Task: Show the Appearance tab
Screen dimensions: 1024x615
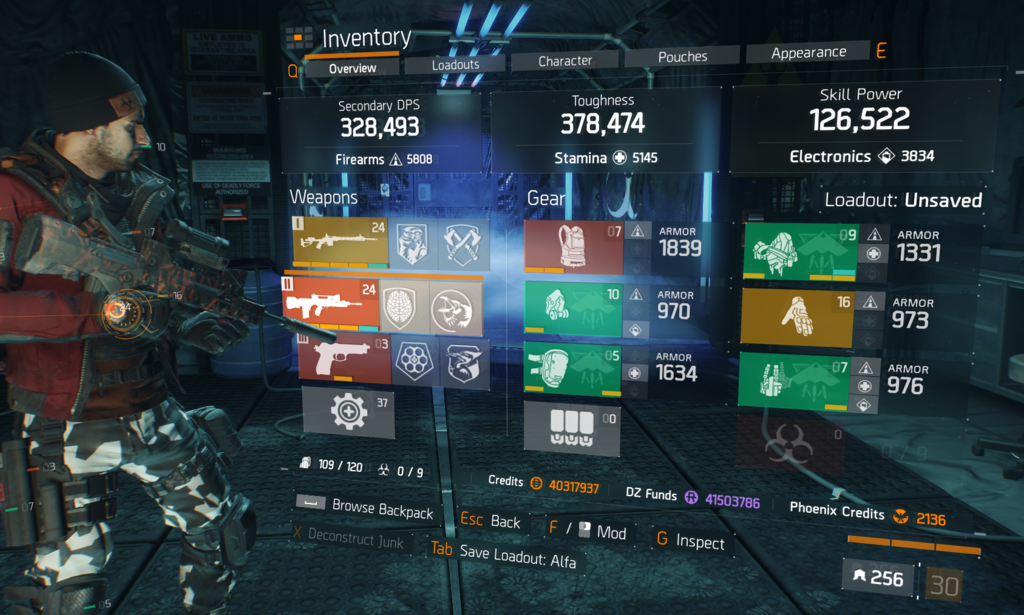Action: point(808,53)
